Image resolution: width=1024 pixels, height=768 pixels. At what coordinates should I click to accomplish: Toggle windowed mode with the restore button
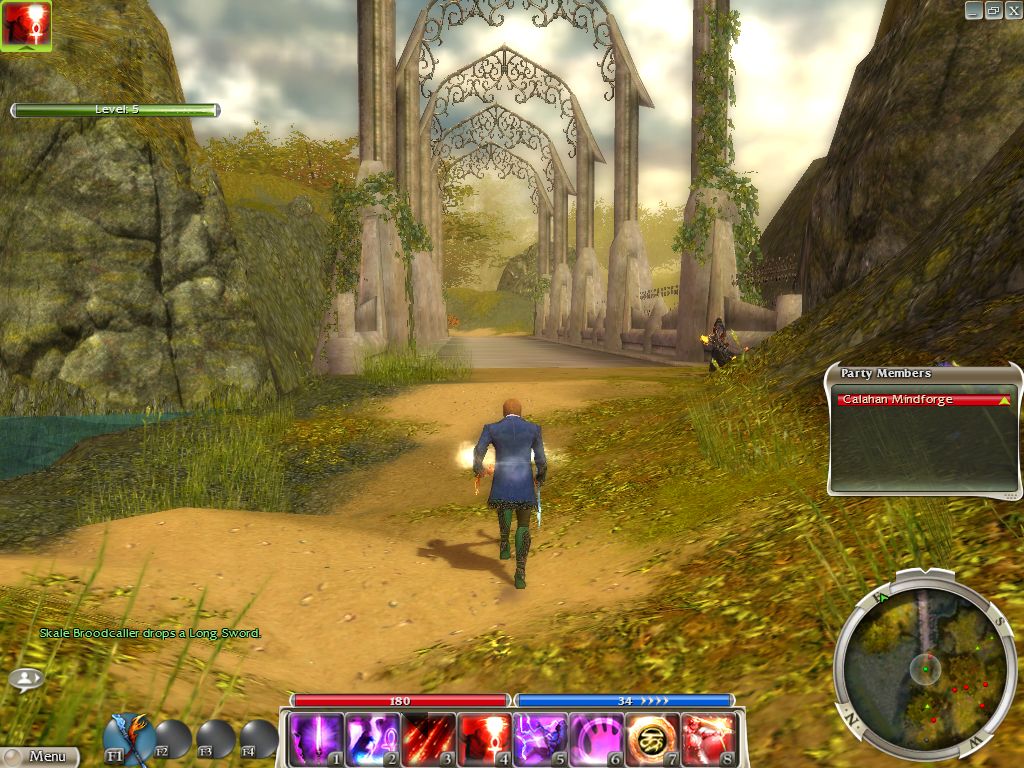pos(993,10)
